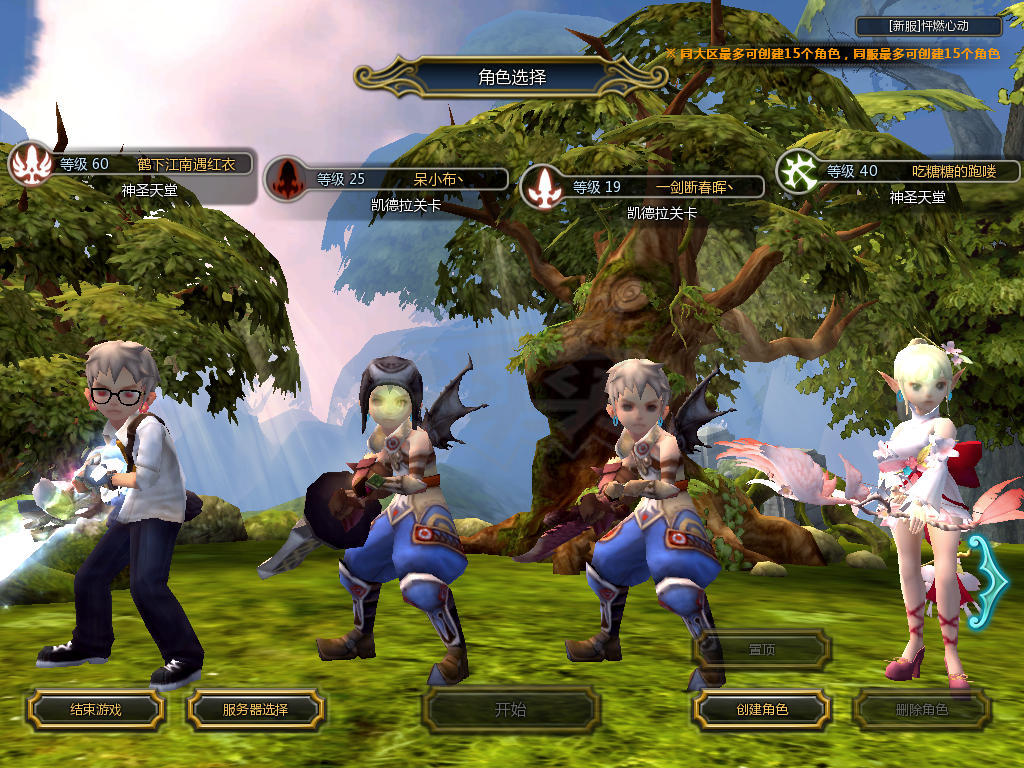Click the 删除角色 delete character button

[x=921, y=710]
